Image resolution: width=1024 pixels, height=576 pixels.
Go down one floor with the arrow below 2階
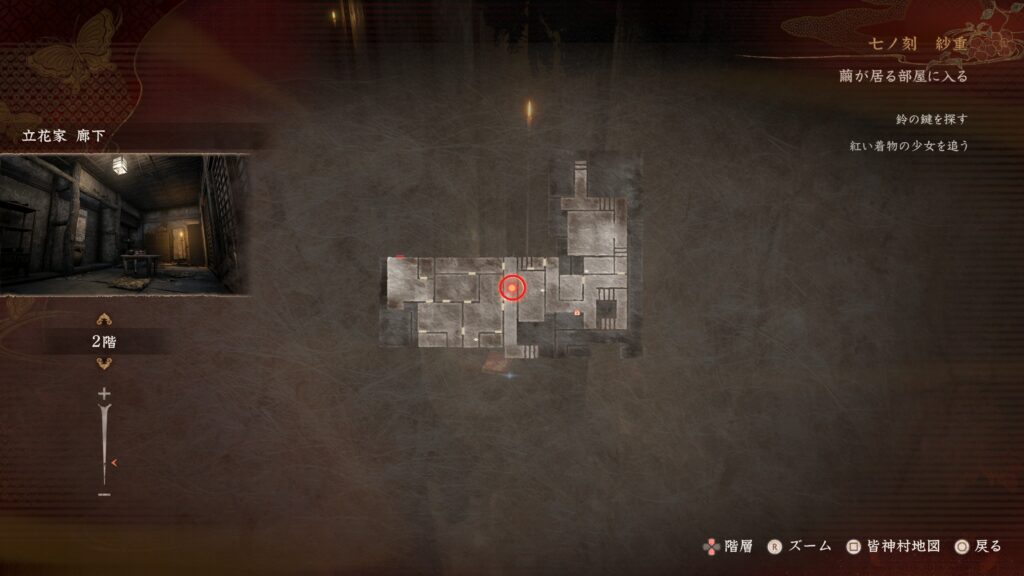click(x=104, y=362)
